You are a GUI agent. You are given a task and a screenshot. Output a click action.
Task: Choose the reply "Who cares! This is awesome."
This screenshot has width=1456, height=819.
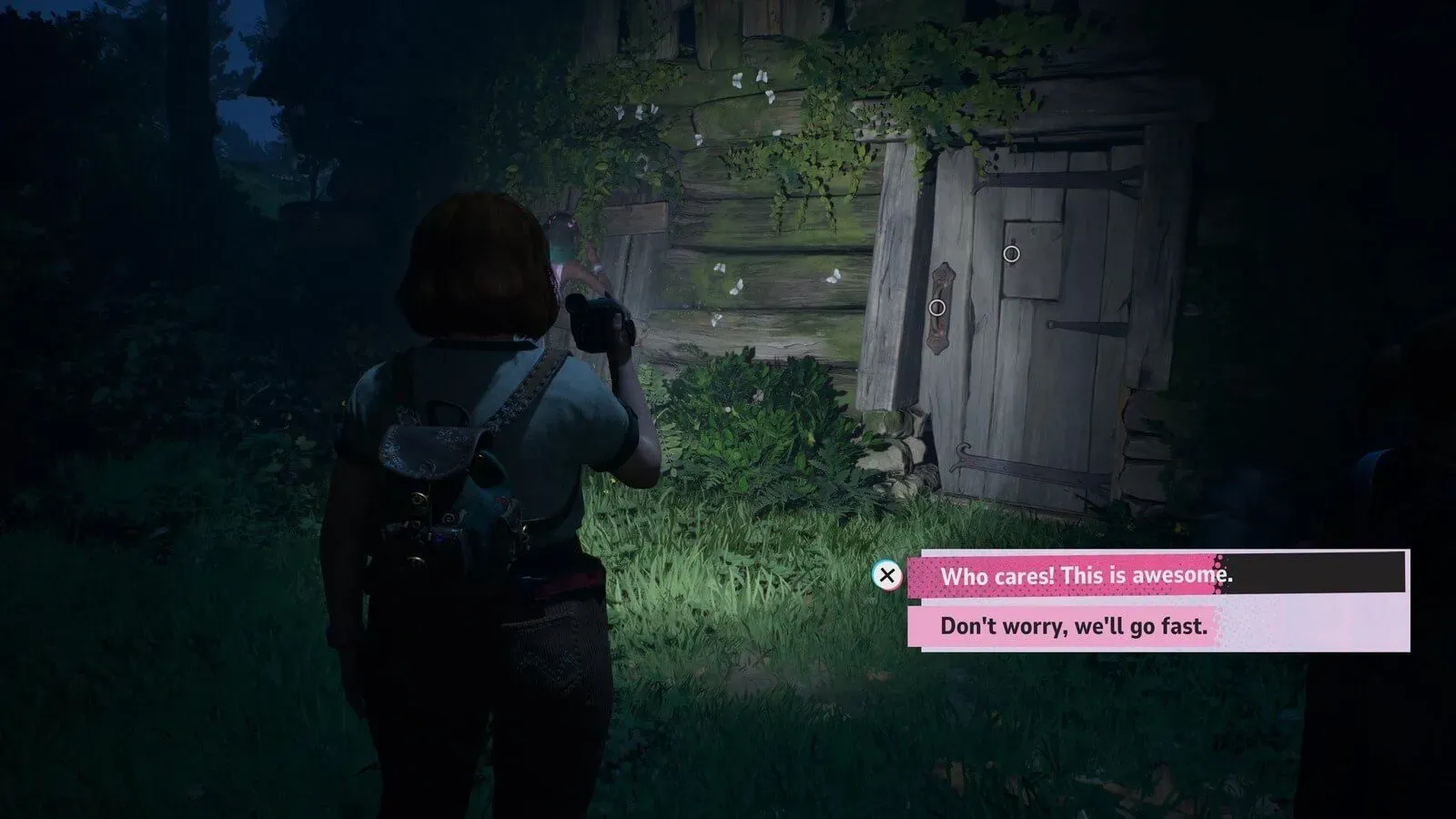1085,575
